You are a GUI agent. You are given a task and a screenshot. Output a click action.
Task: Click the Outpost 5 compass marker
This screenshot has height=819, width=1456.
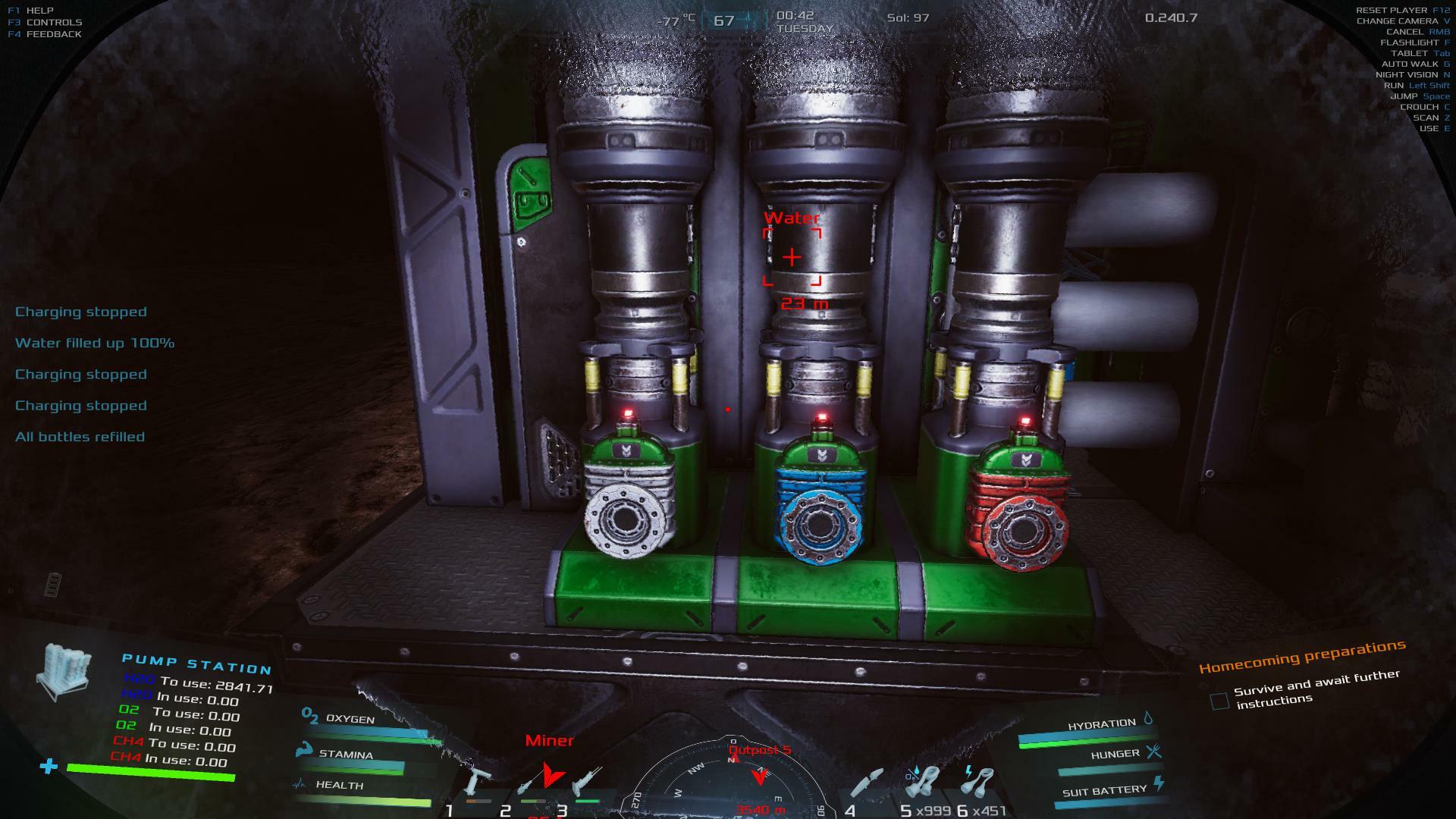759,775
